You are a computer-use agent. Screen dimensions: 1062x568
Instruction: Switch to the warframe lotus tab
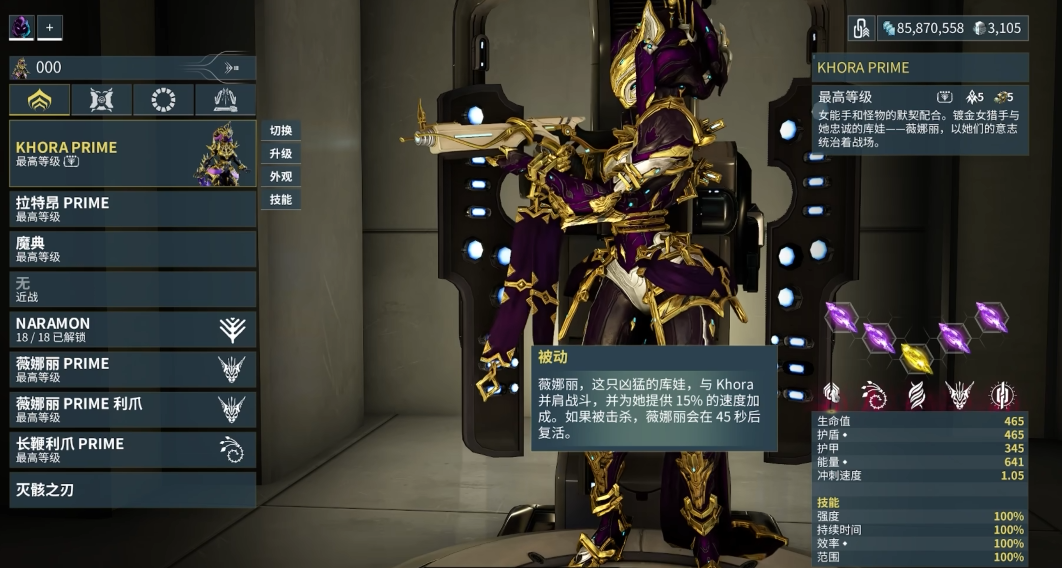coord(40,100)
